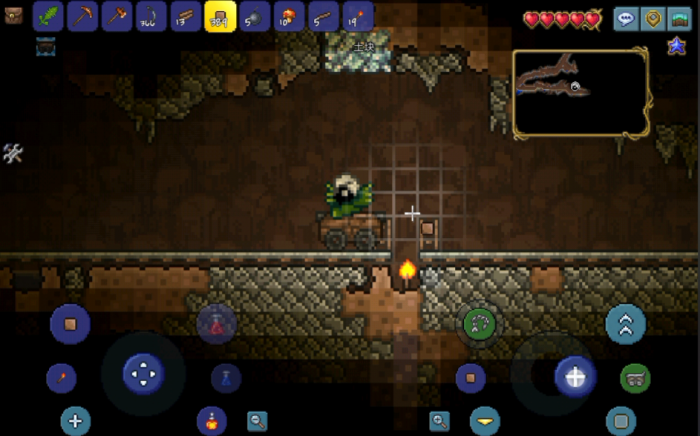Select the wooden hammer hotbar slot
The width and height of the screenshot is (700, 436).
click(117, 16)
